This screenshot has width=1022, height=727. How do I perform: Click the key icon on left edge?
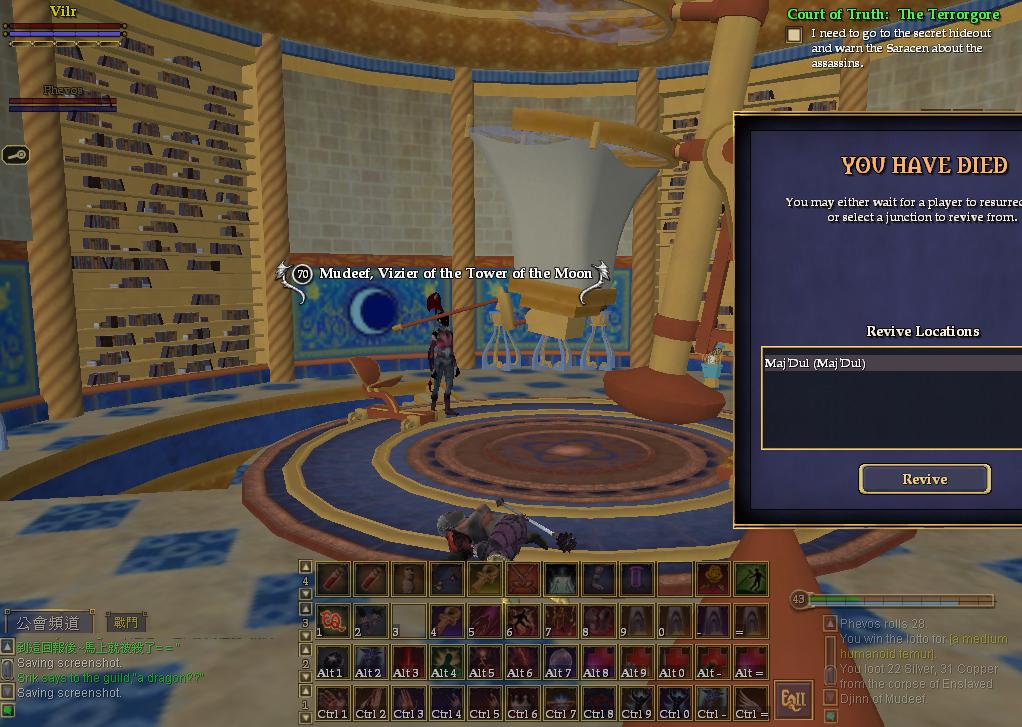click(x=16, y=154)
